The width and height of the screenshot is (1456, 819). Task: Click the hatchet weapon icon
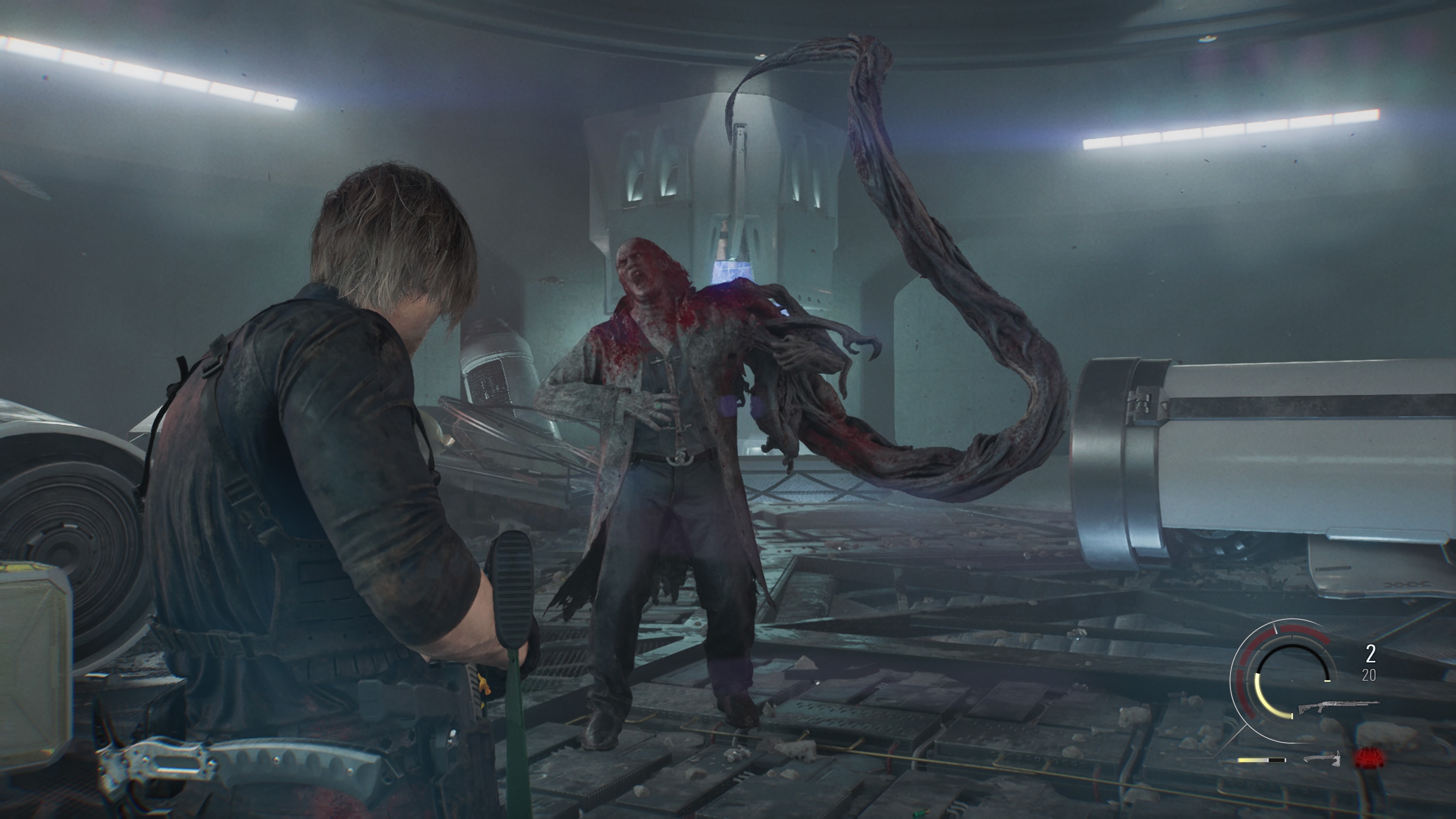tap(1323, 758)
